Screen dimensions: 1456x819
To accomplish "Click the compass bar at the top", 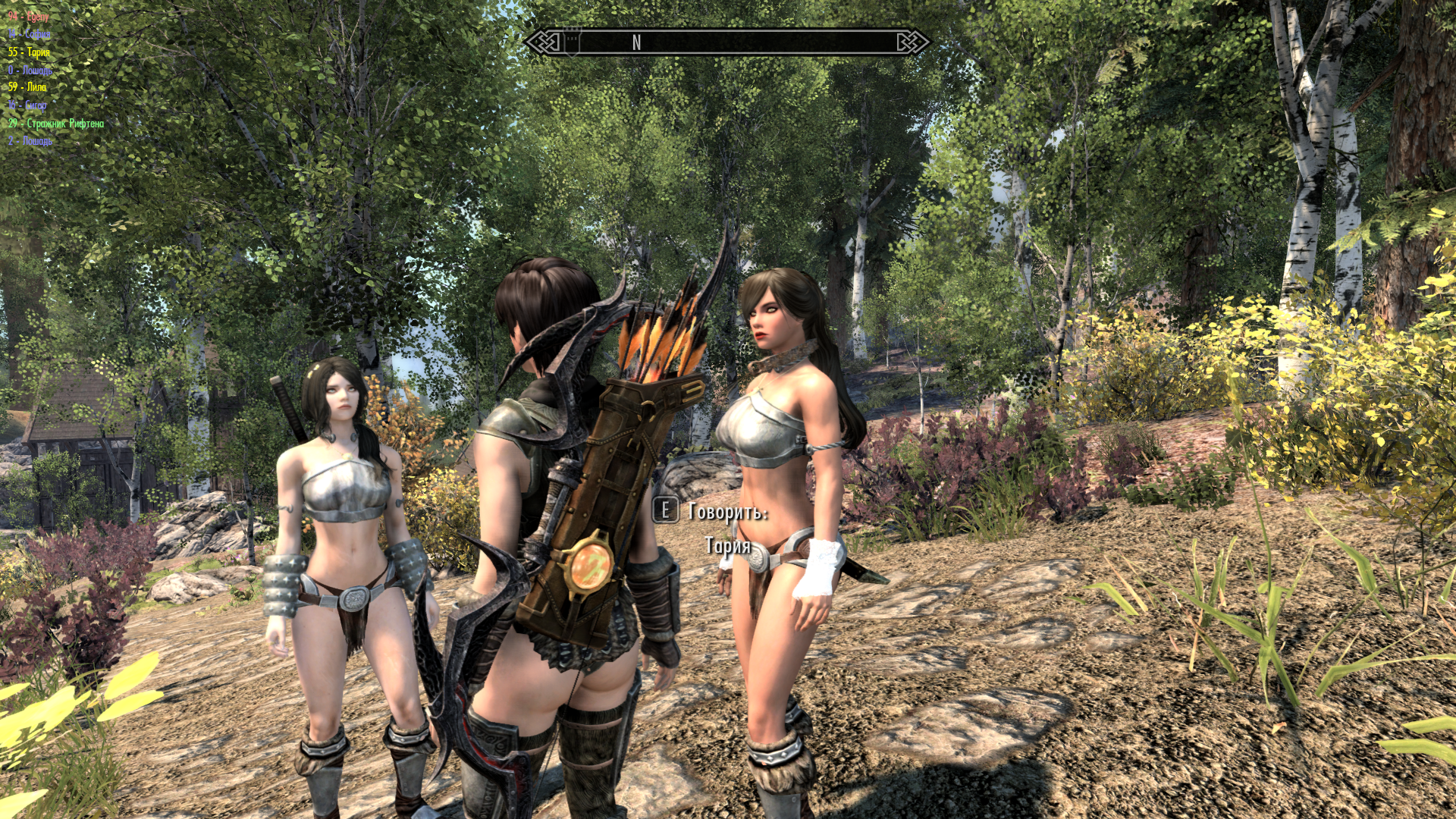I will coord(726,42).
